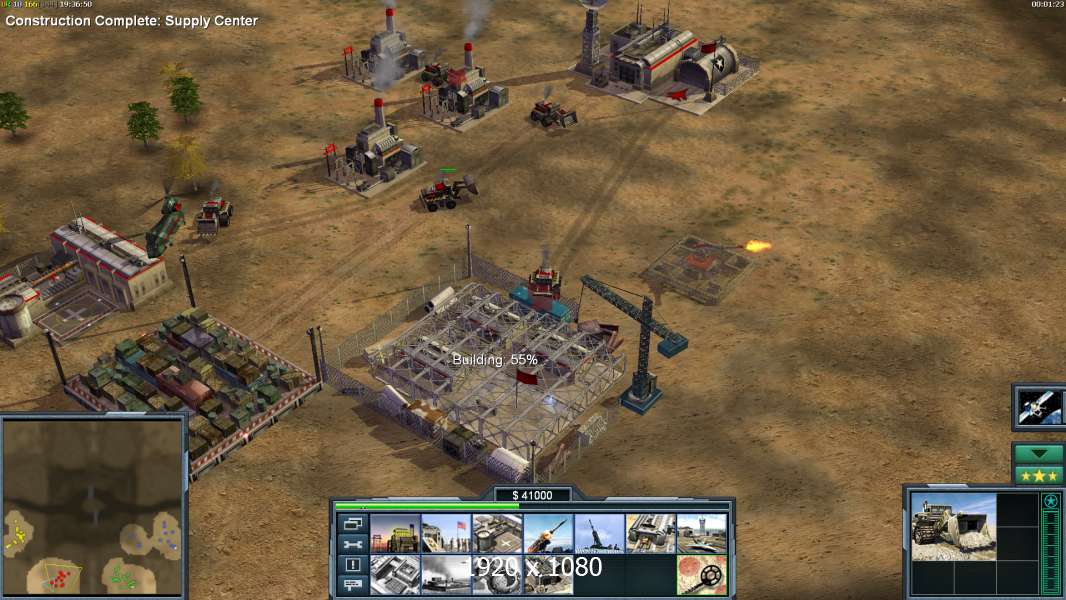This screenshot has height=600, width=1066.
Task: Build the Patriot missile battery
Action: pos(548,534)
